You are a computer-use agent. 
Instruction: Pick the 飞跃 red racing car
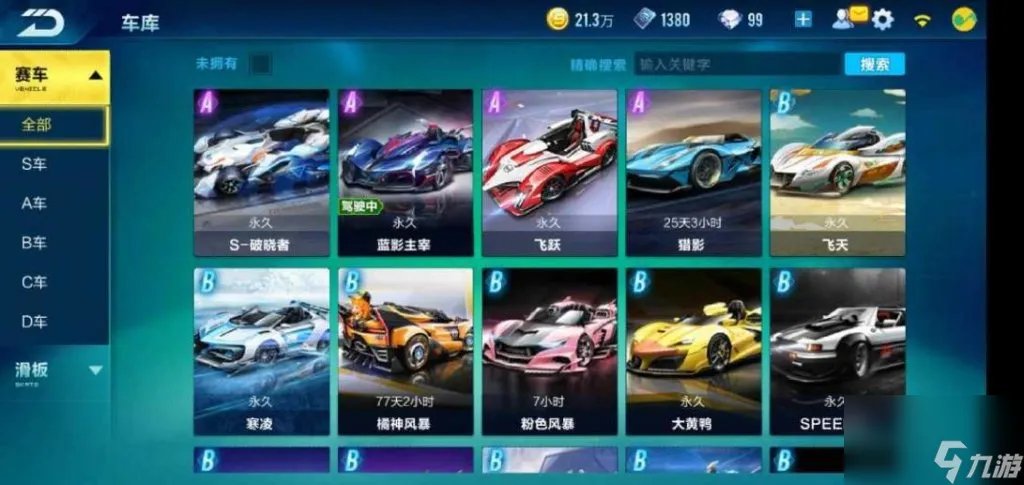click(549, 172)
